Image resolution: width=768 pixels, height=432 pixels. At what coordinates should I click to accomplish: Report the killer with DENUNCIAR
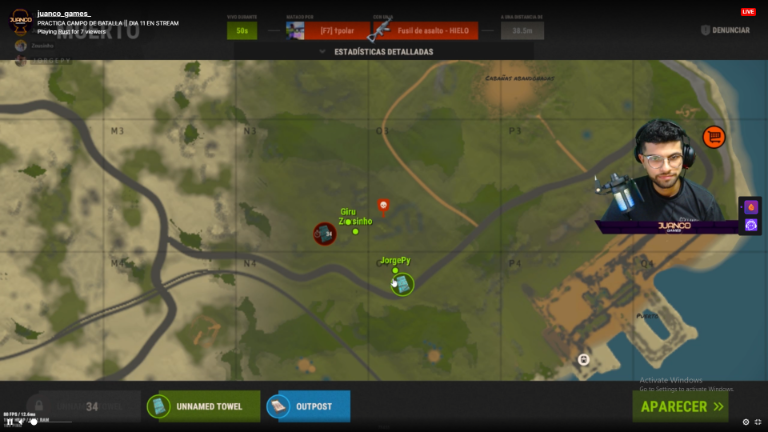tap(724, 30)
